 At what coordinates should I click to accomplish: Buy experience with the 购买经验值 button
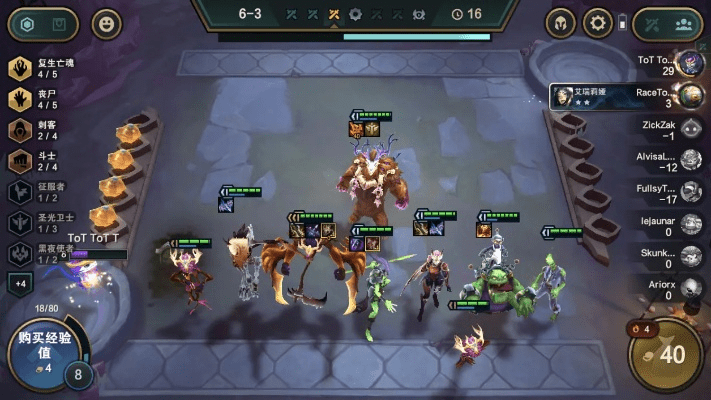[38, 352]
